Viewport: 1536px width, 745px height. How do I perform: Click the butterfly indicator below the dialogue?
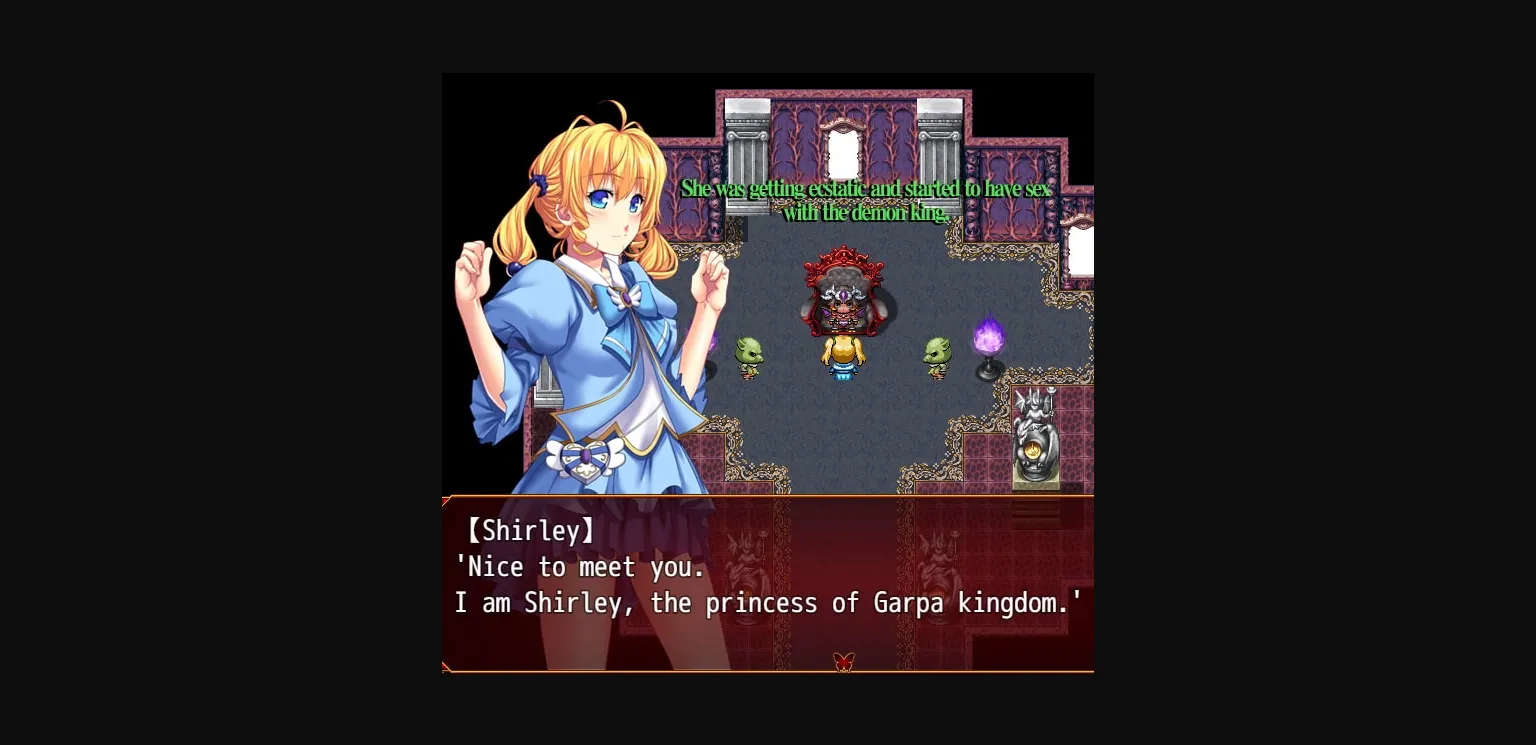click(x=843, y=661)
